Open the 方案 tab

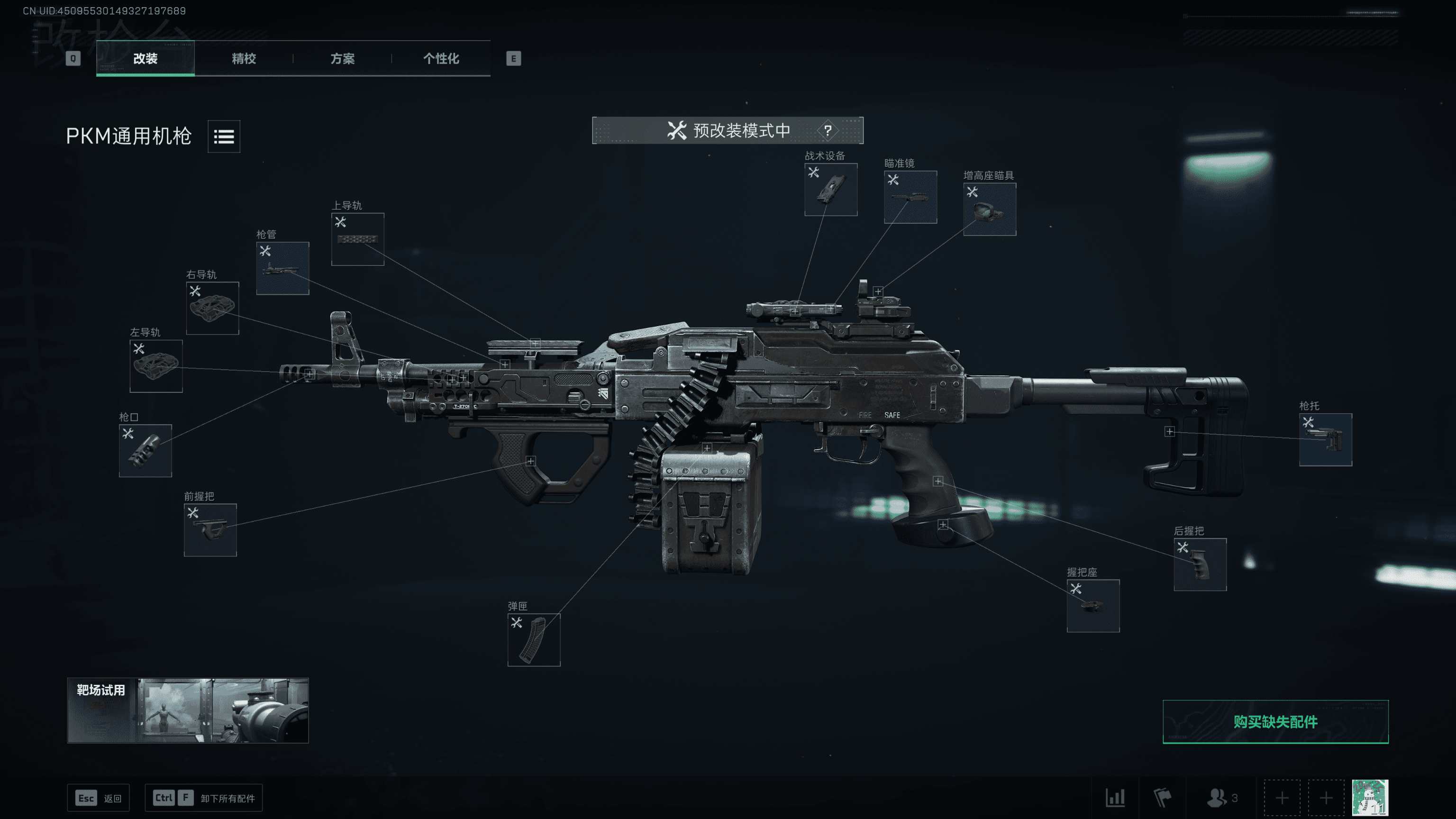click(x=343, y=58)
